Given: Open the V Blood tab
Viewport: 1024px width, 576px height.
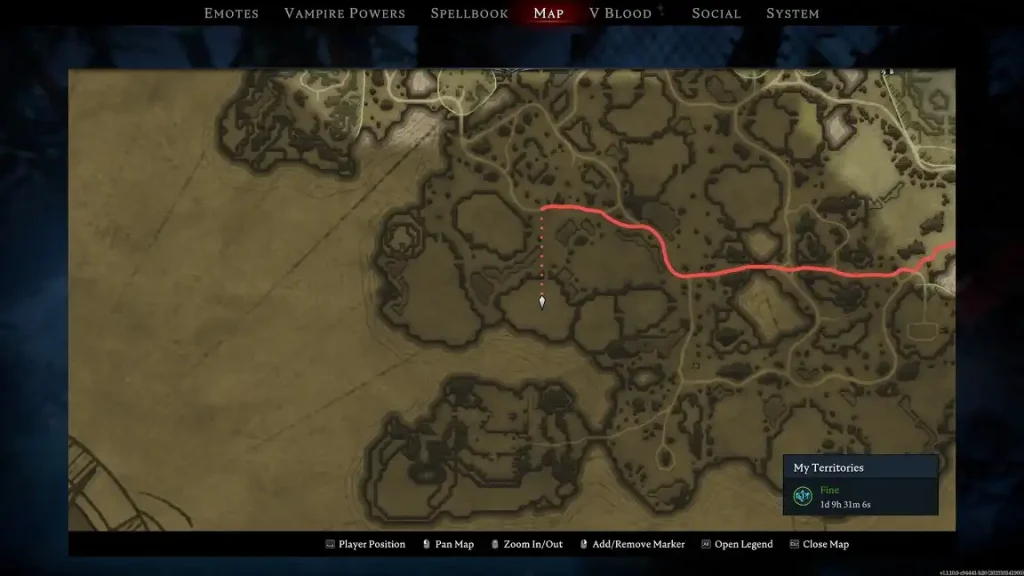Looking at the screenshot, I should tap(620, 13).
